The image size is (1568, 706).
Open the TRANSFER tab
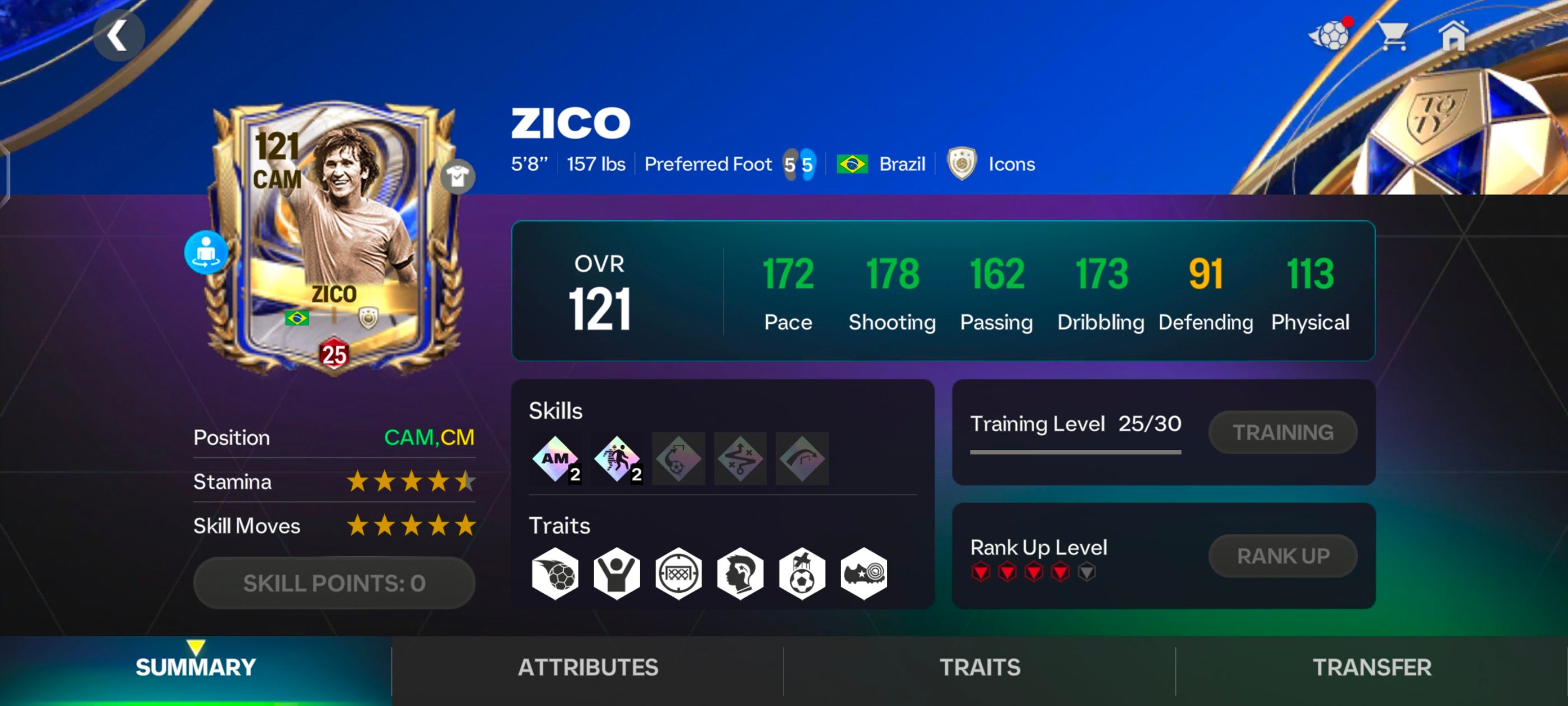coord(1371,668)
